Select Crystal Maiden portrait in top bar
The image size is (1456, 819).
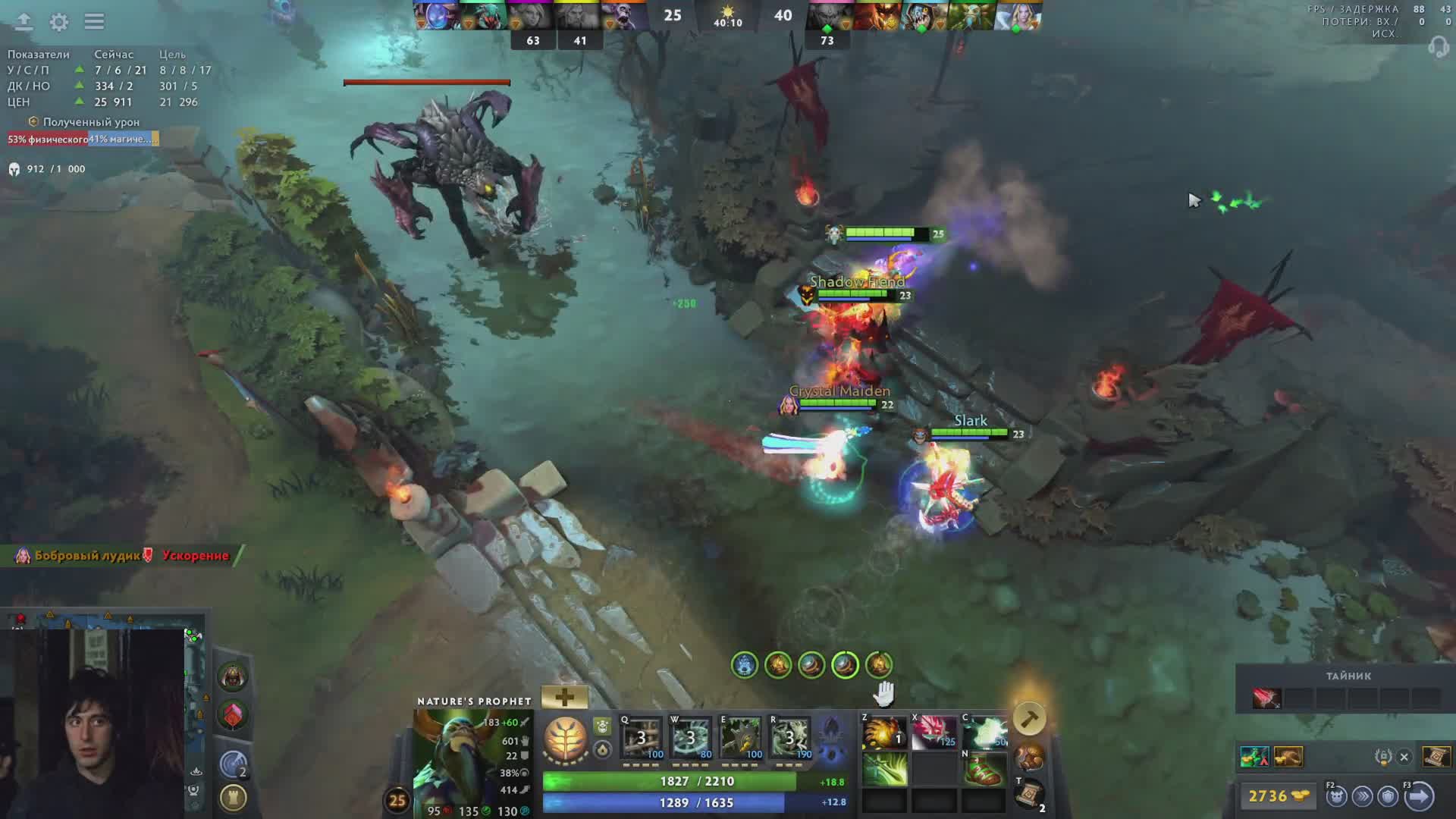click(1018, 17)
